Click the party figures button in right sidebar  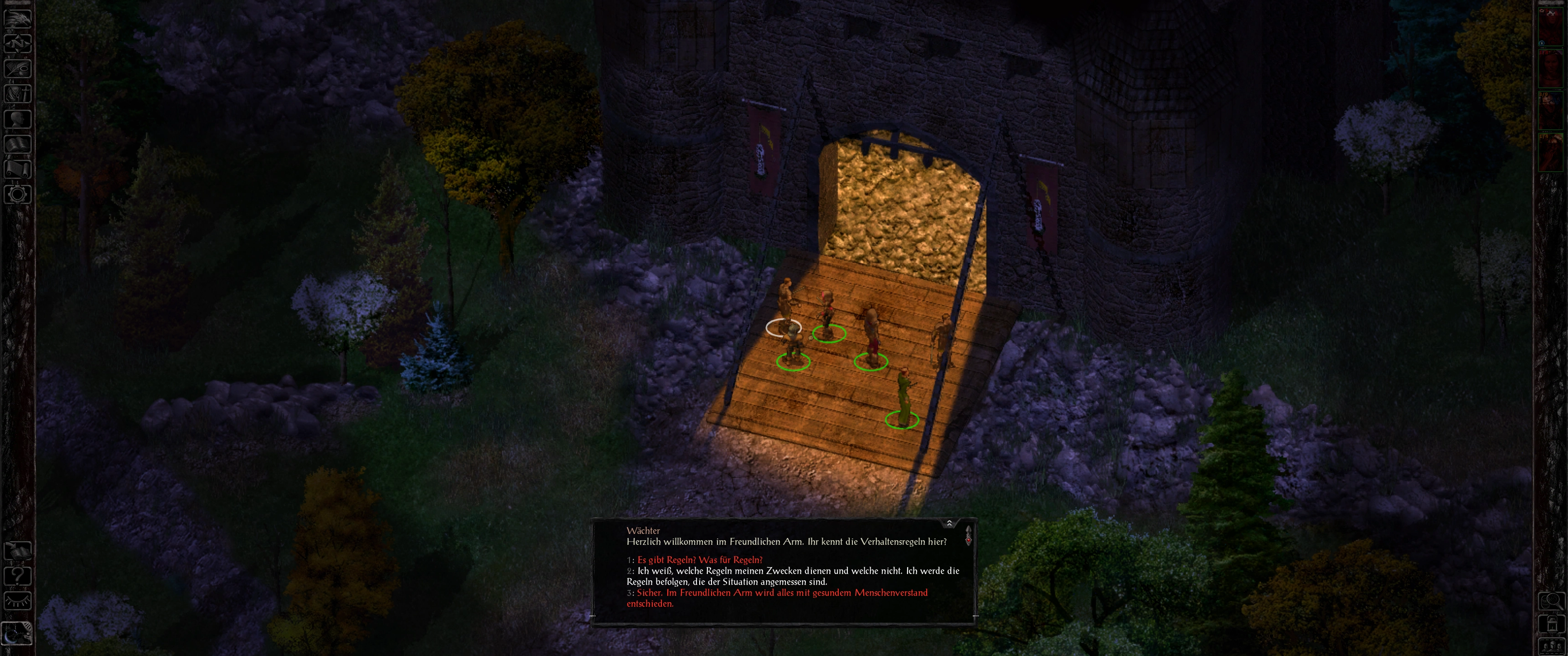(1552, 646)
